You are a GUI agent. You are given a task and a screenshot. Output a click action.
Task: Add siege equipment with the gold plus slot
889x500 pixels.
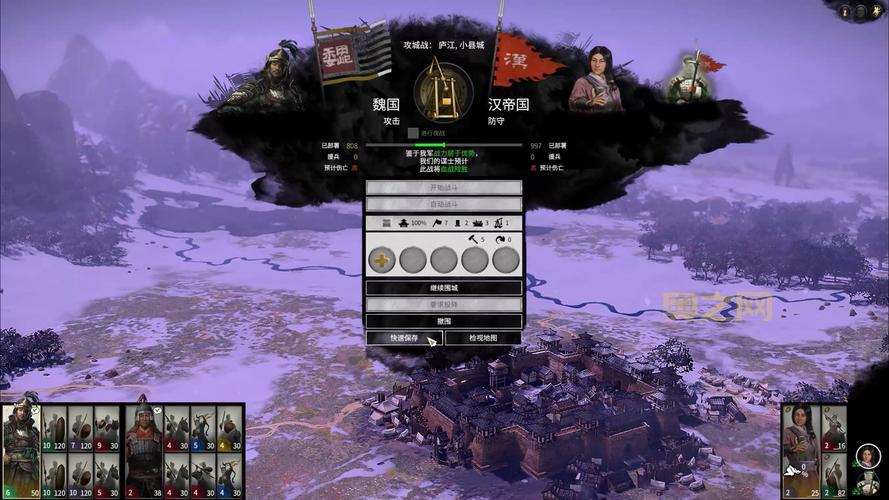(382, 260)
